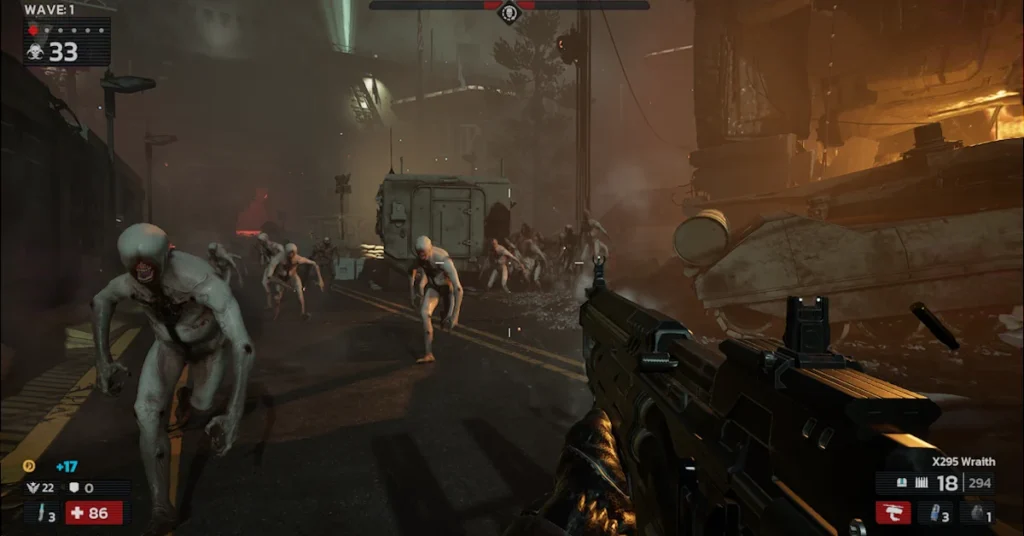Click the skull marker on the top compass

click(509, 12)
